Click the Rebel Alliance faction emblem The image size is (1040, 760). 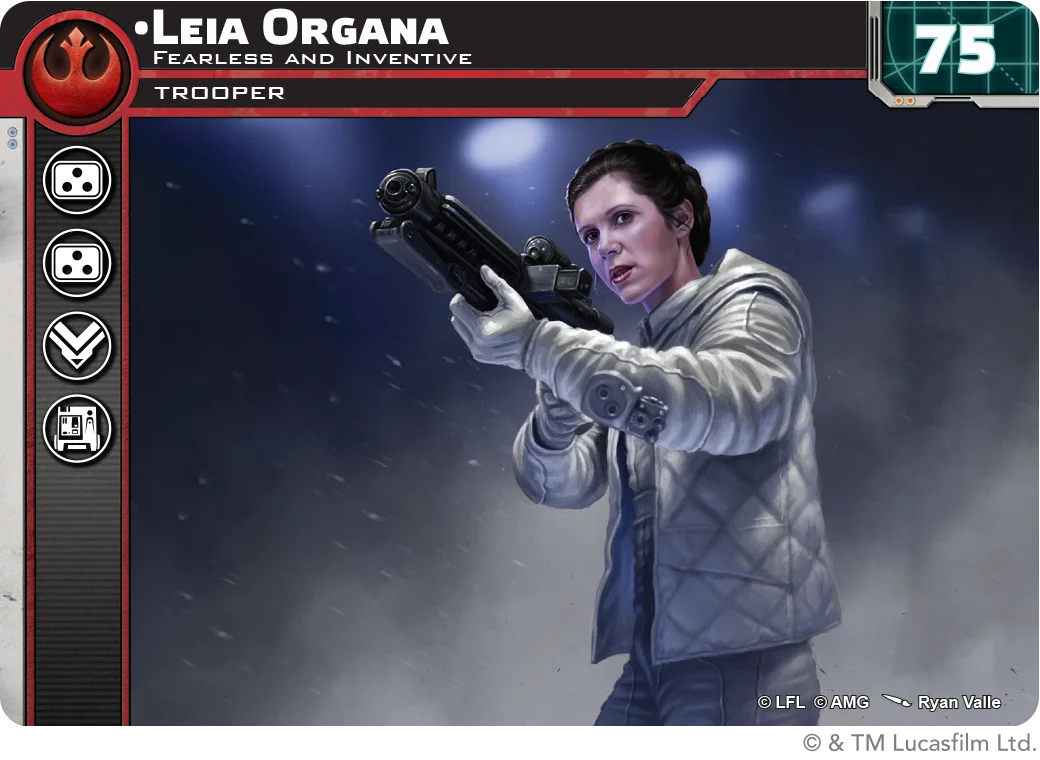(77, 68)
